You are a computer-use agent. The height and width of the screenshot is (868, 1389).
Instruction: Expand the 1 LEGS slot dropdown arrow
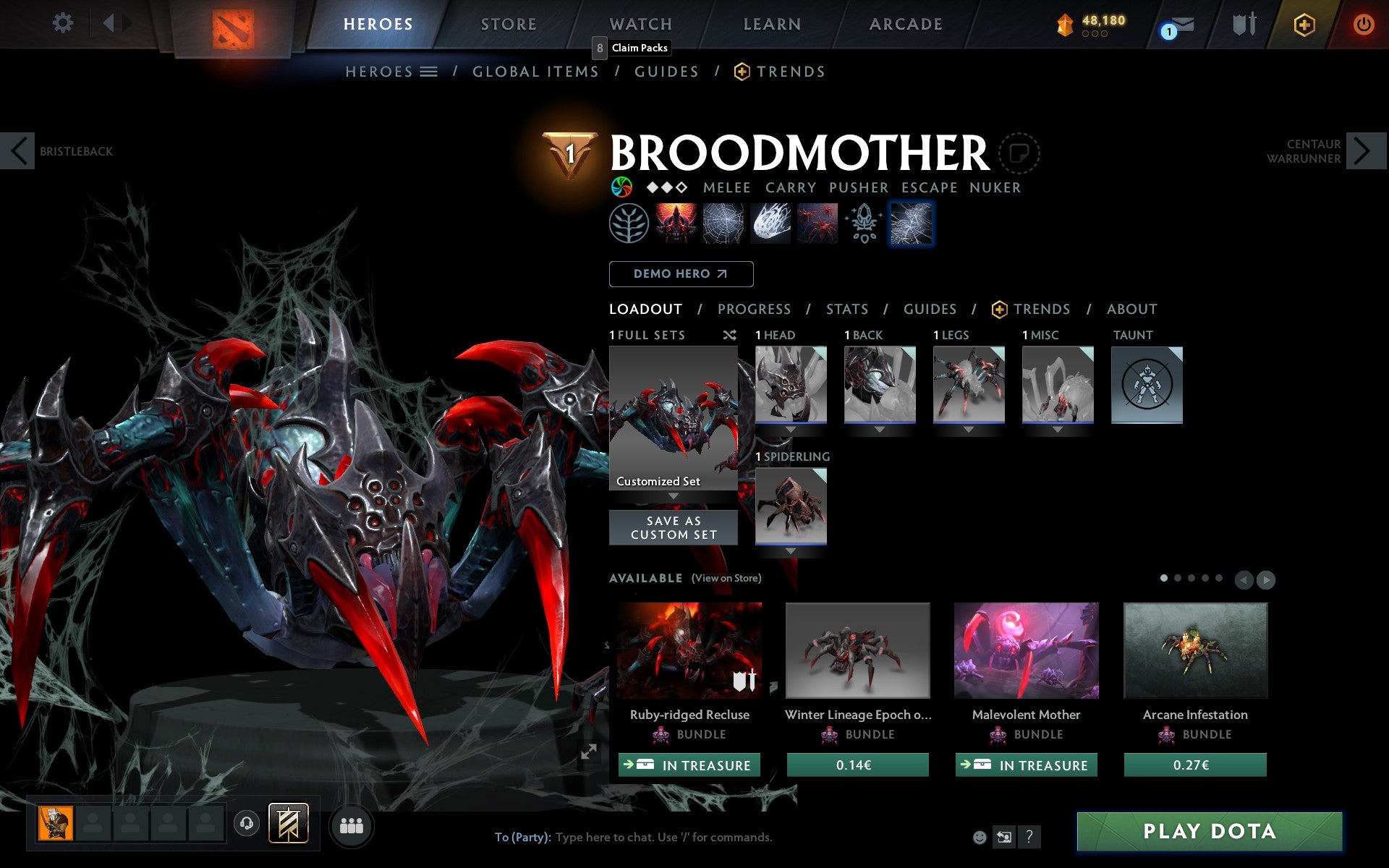point(968,428)
